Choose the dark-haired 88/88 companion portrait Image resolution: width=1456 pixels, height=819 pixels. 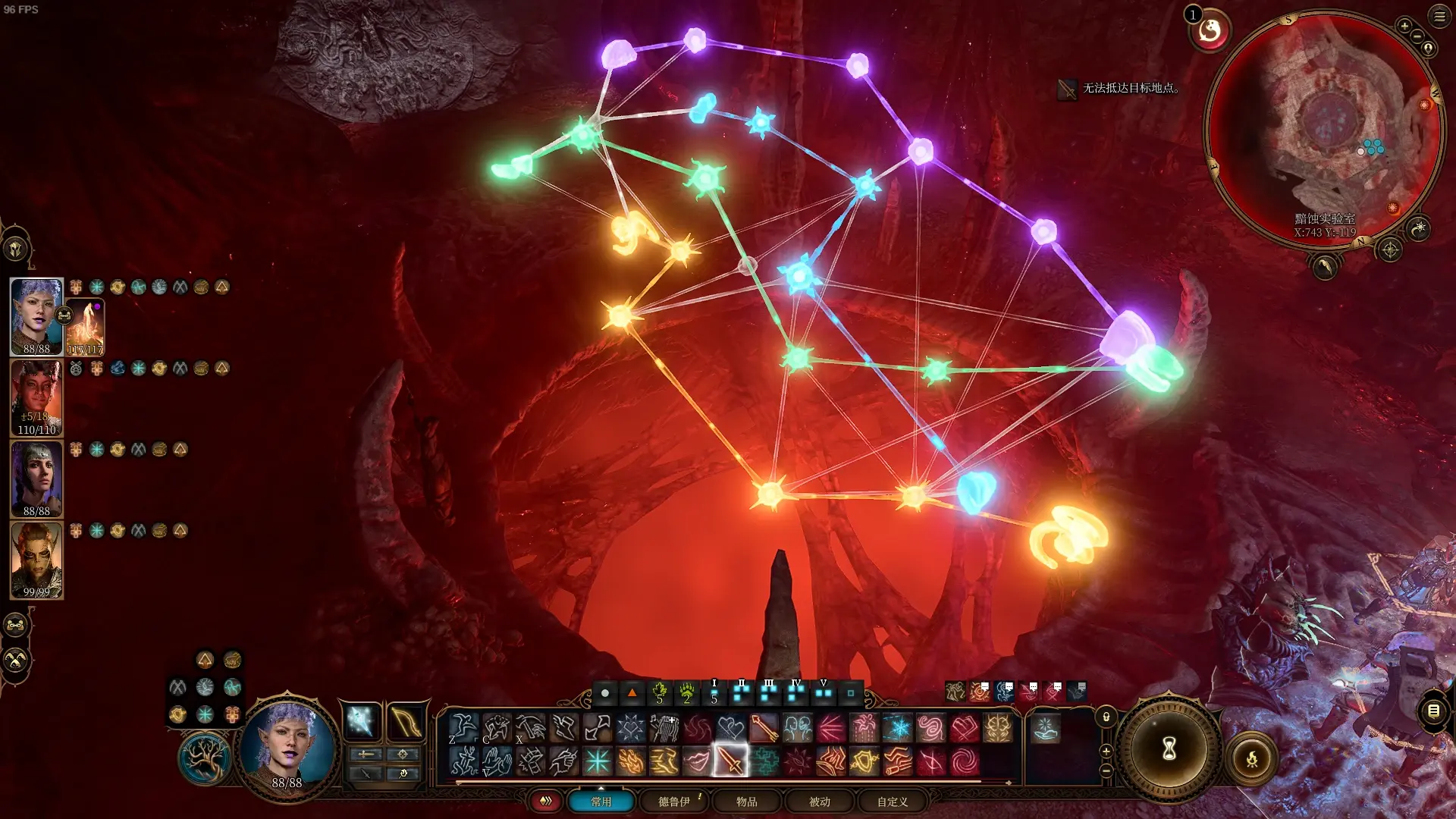point(36,479)
